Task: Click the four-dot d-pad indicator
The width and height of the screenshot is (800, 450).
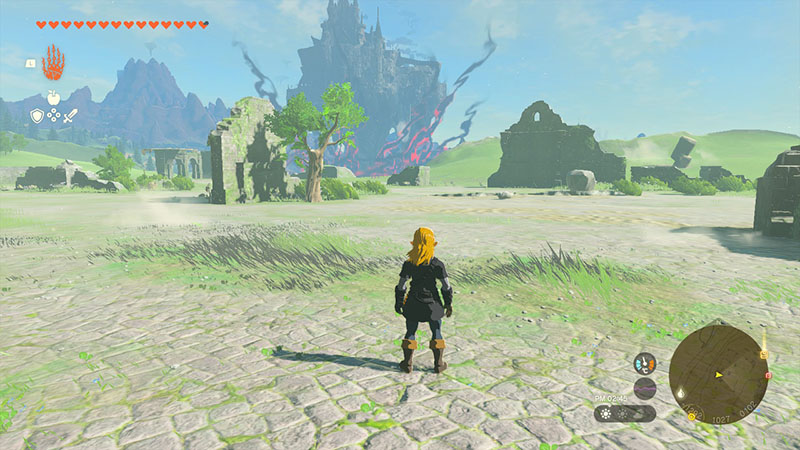Action: pyautogui.click(x=53, y=116)
